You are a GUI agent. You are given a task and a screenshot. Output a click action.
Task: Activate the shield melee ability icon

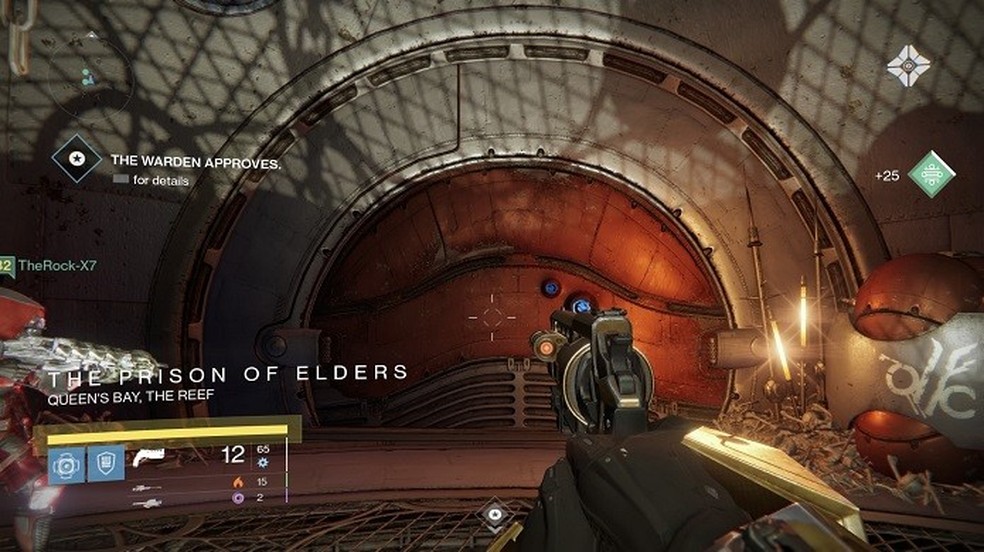104,465
